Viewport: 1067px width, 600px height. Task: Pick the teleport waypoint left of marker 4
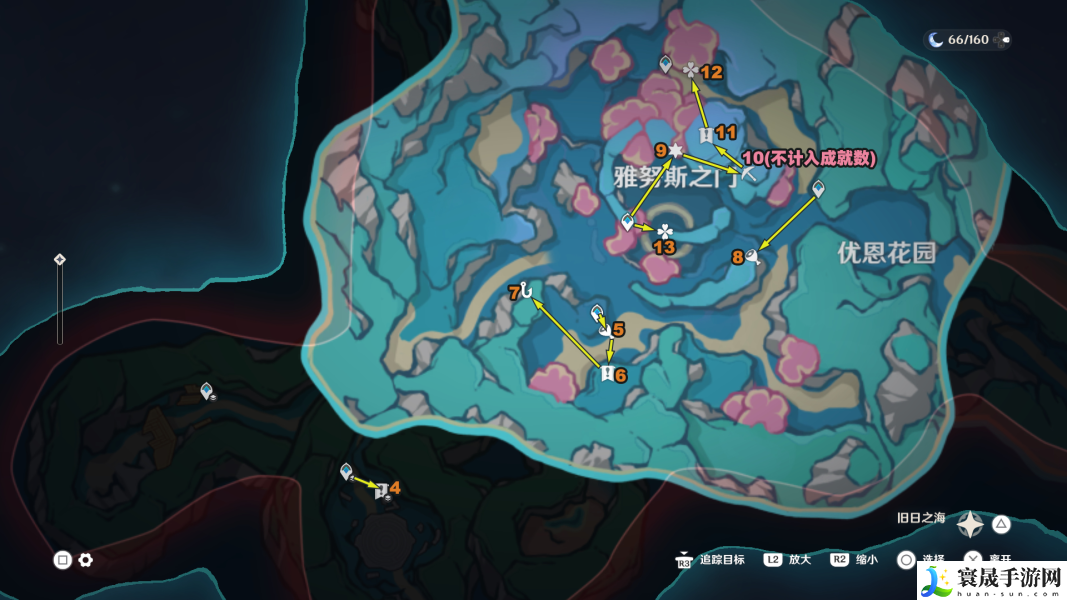pyautogui.click(x=346, y=470)
